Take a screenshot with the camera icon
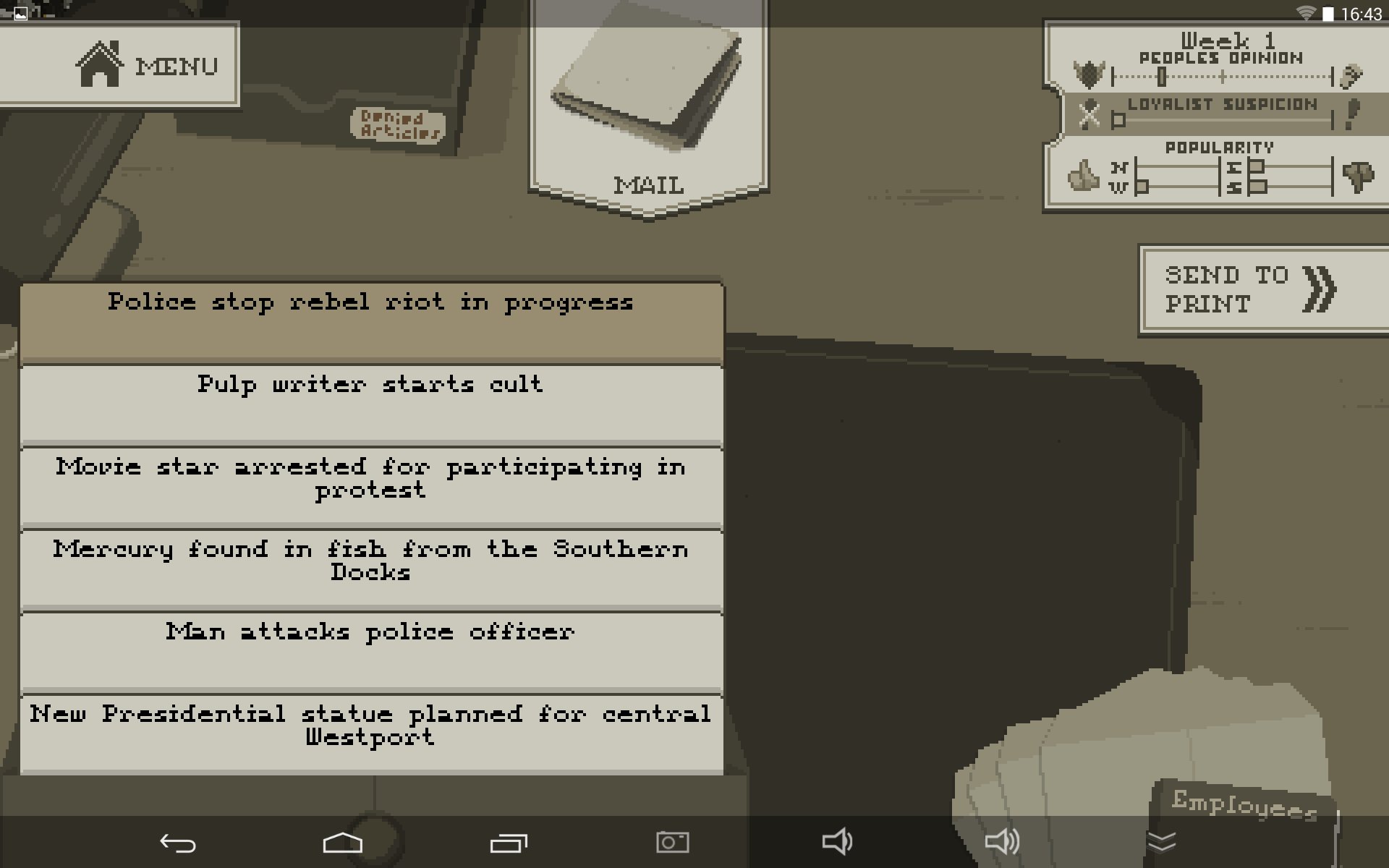Screen dimensions: 1389x868 [672, 842]
